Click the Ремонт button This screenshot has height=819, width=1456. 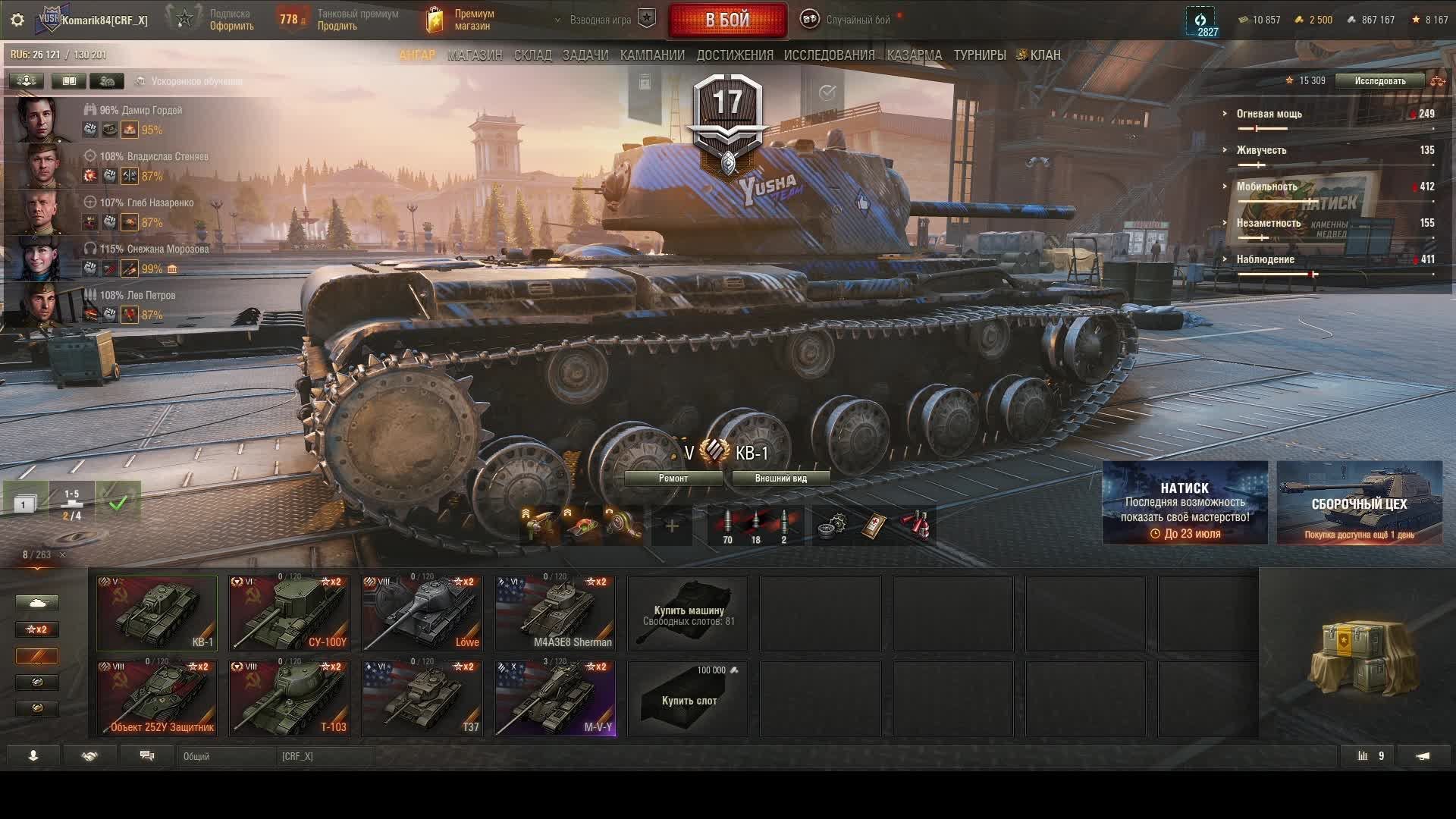(673, 479)
